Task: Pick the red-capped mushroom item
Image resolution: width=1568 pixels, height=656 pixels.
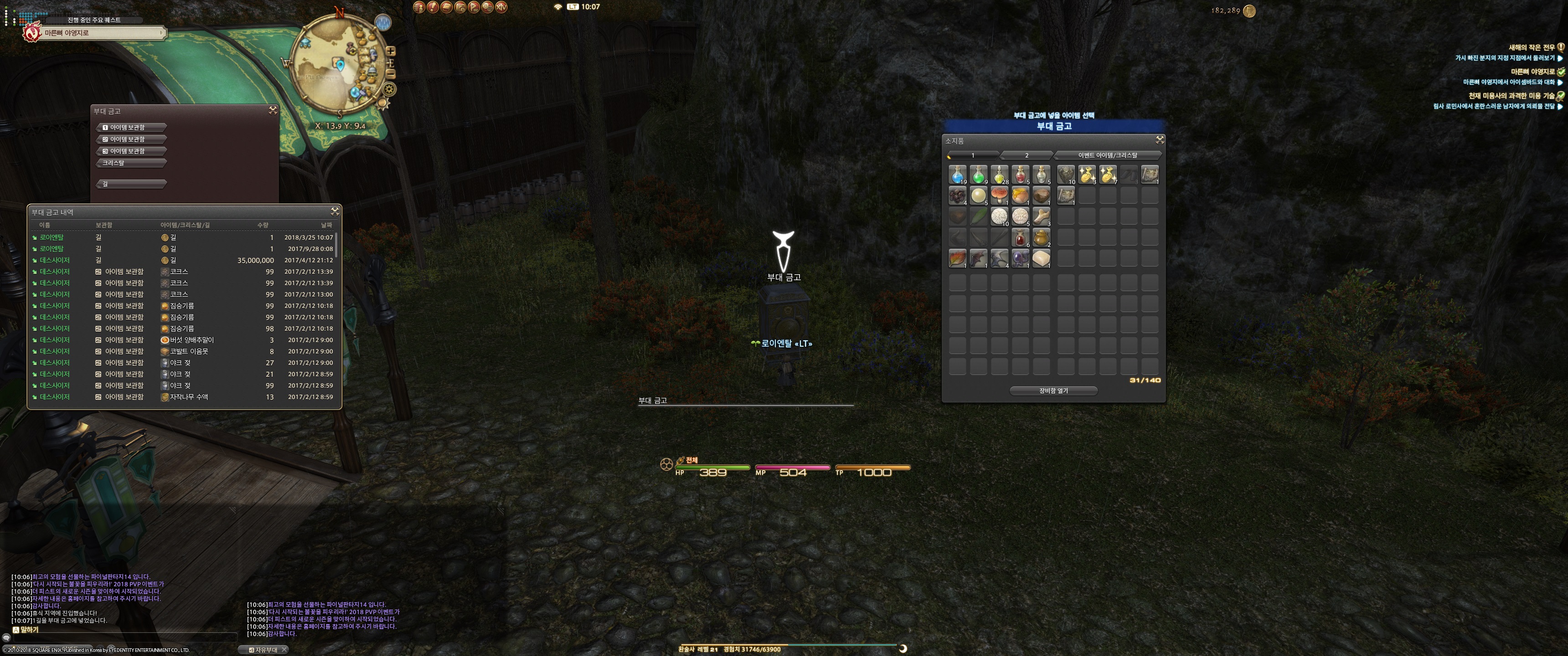Action: click(999, 195)
